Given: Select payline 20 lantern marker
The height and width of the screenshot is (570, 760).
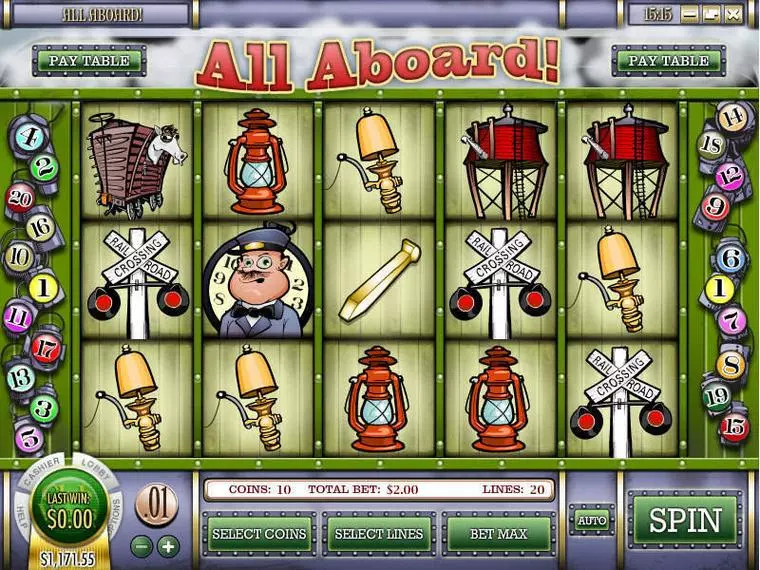Looking at the screenshot, I should [20, 197].
